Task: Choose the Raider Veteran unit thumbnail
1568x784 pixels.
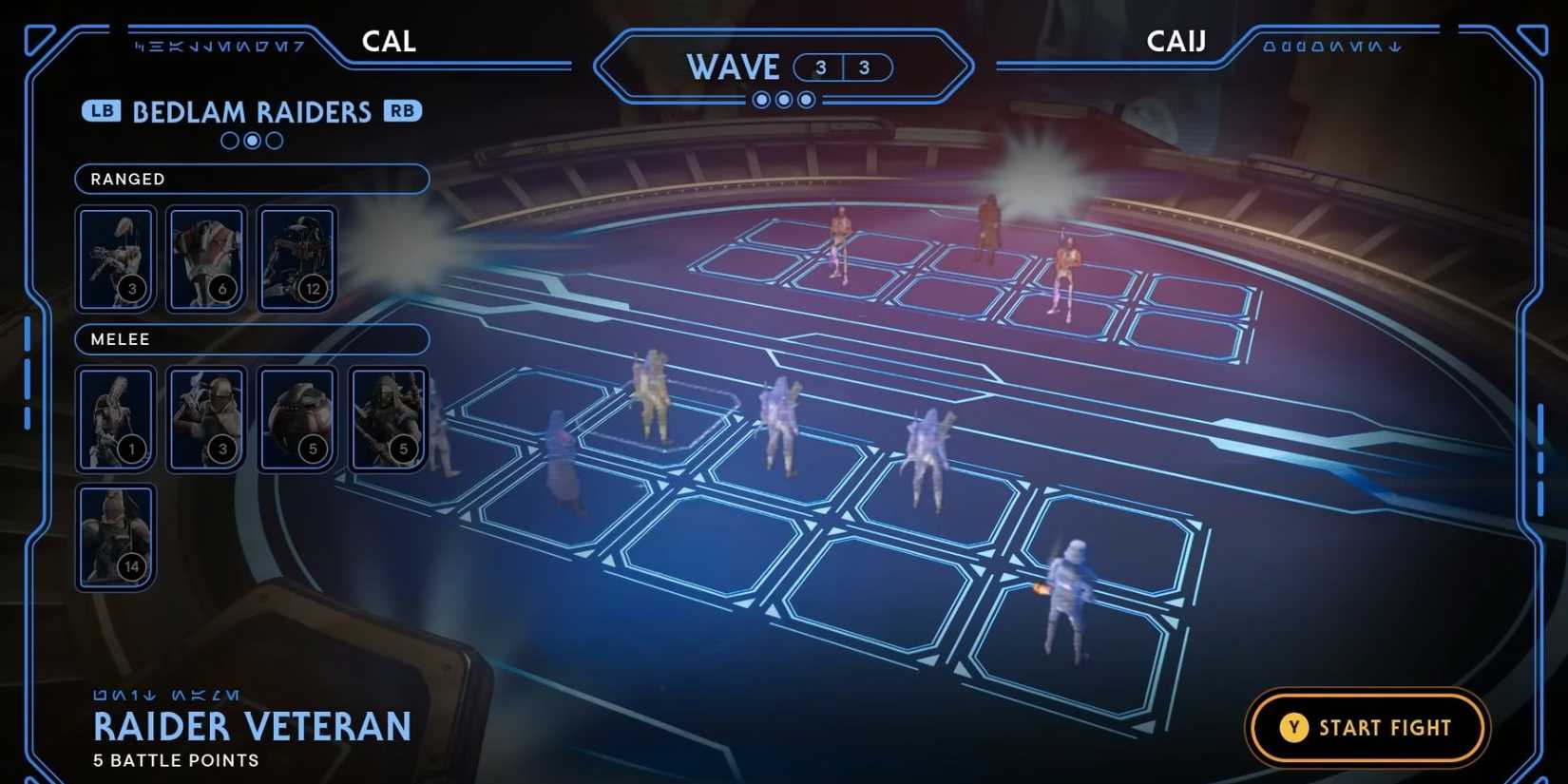Action: [389, 417]
